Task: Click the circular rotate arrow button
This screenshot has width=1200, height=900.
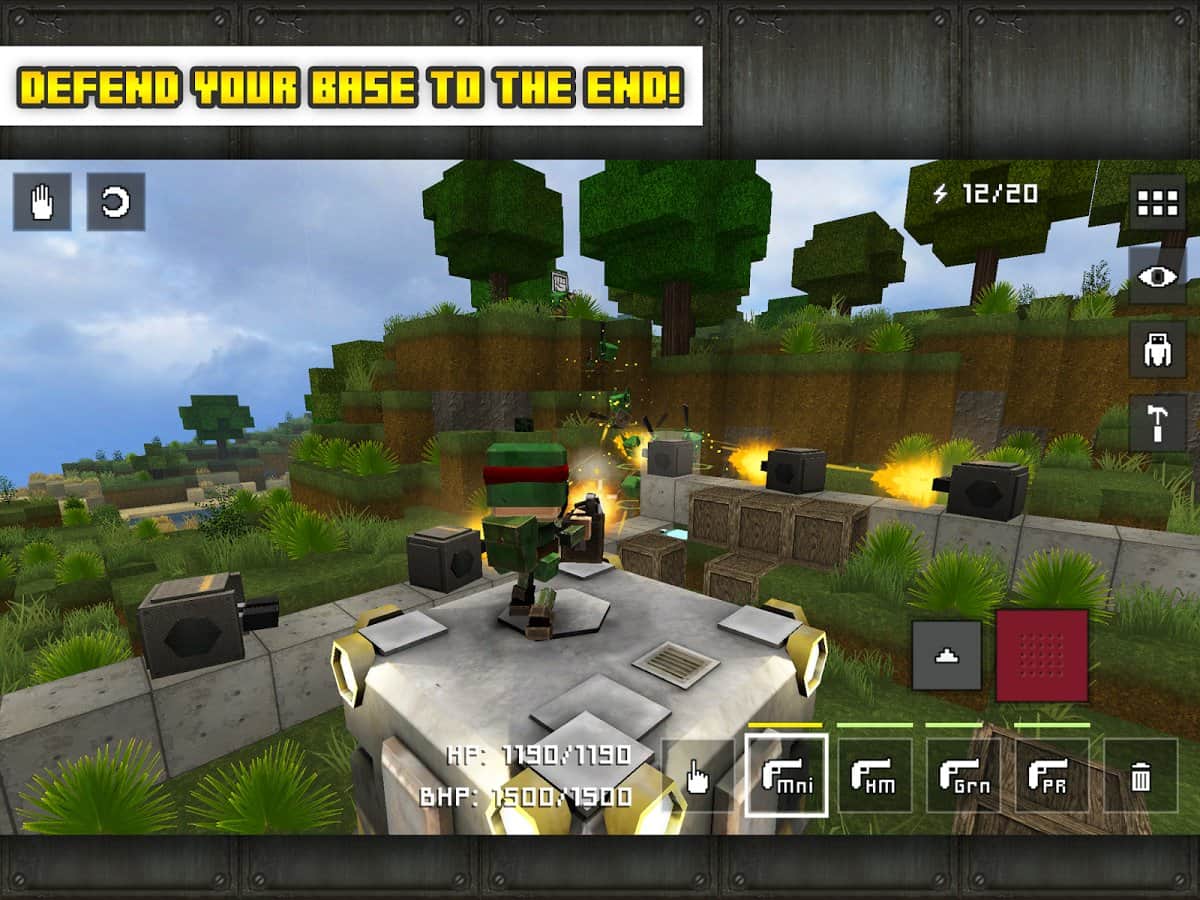Action: click(116, 202)
